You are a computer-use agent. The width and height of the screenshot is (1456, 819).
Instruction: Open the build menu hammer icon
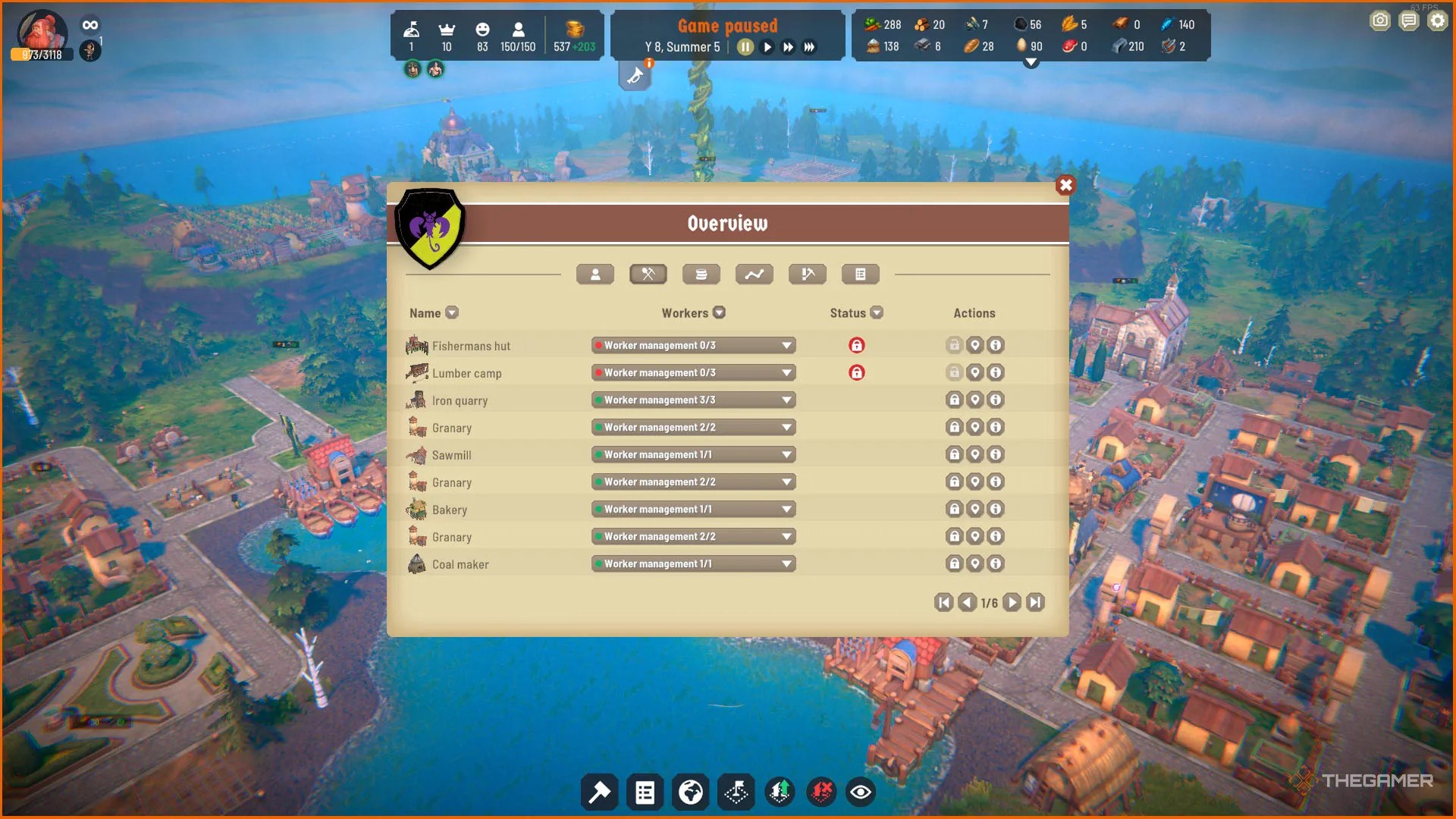point(599,792)
